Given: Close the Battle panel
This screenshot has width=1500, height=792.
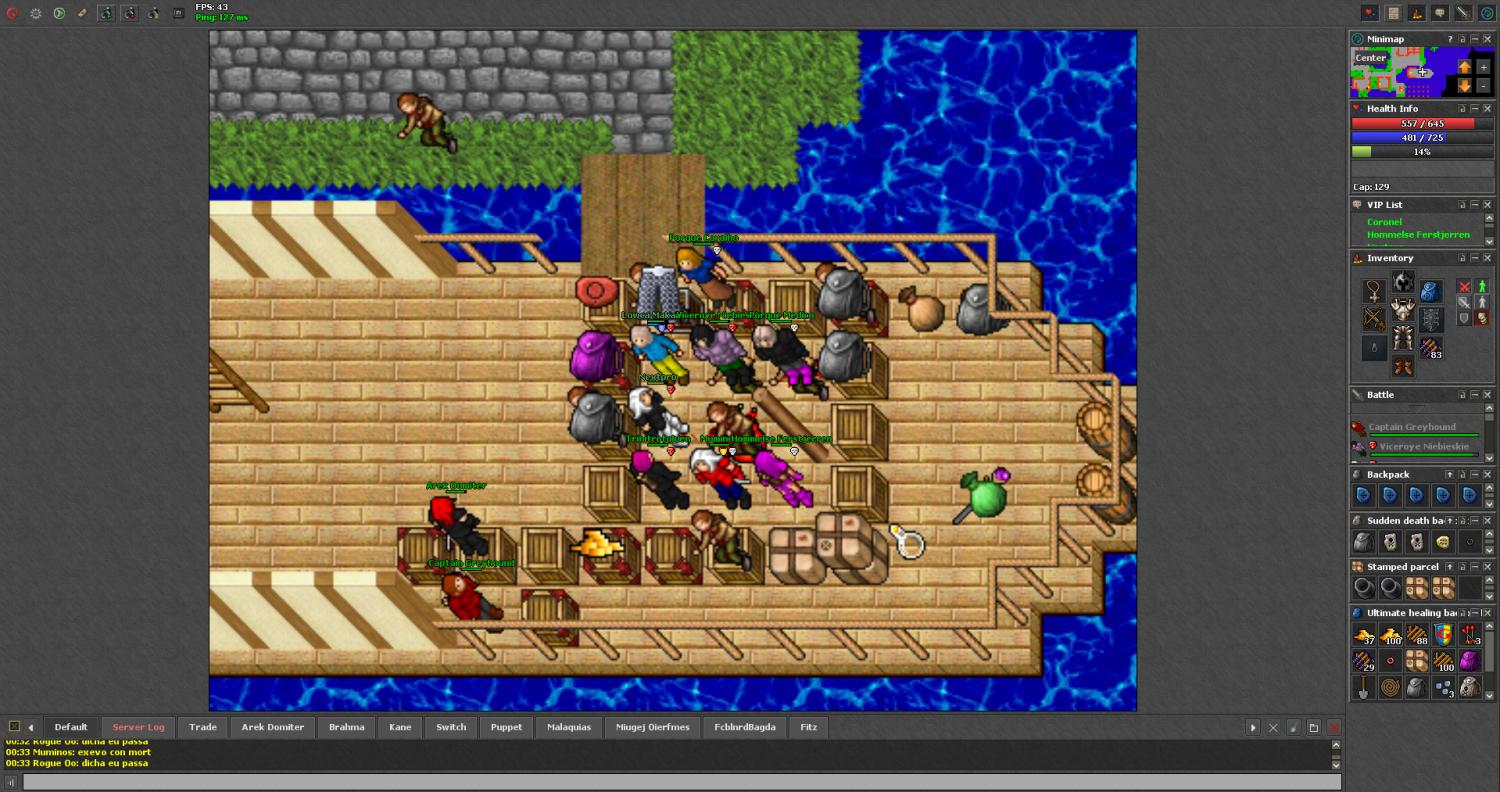Looking at the screenshot, I should click(1487, 395).
